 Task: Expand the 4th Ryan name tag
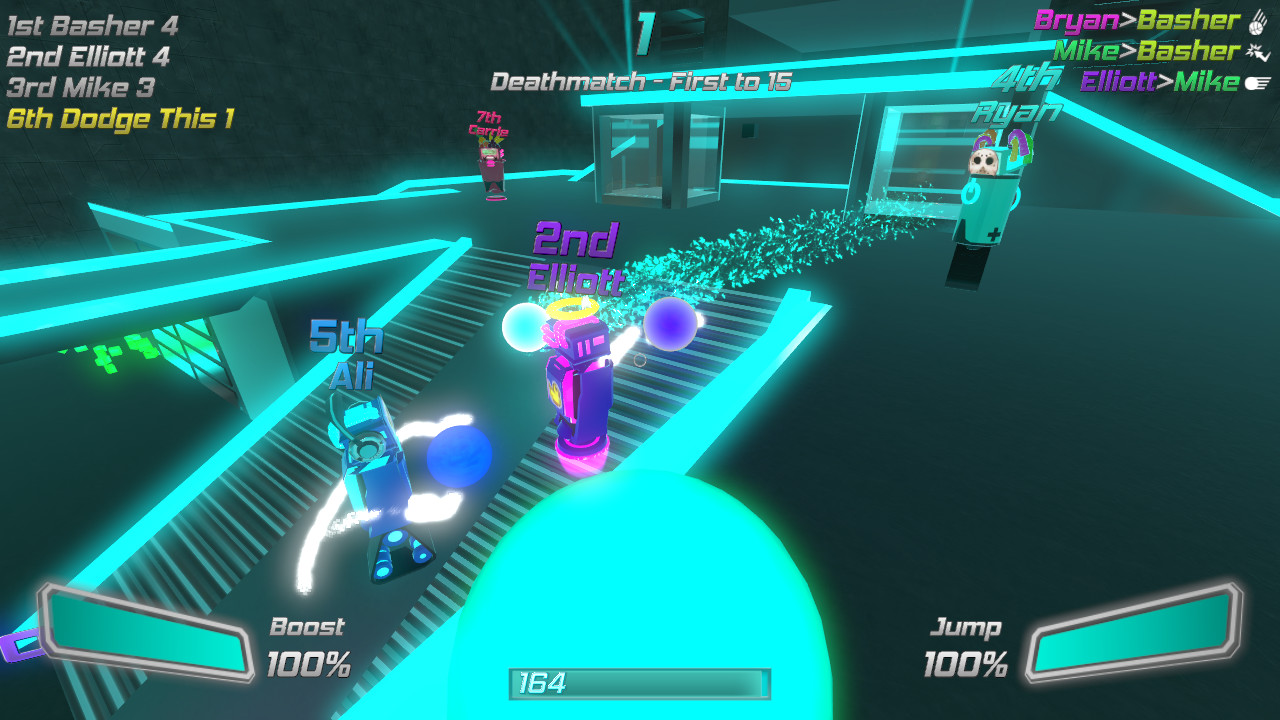(1020, 95)
